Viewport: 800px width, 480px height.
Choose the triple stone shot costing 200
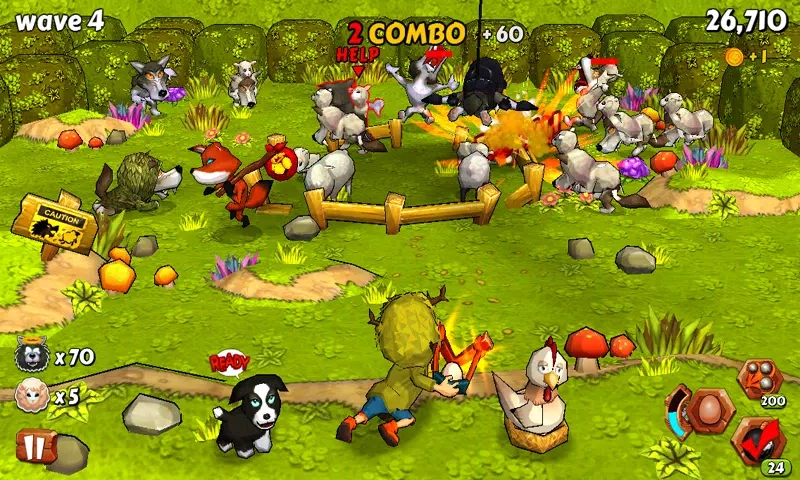pos(757,380)
